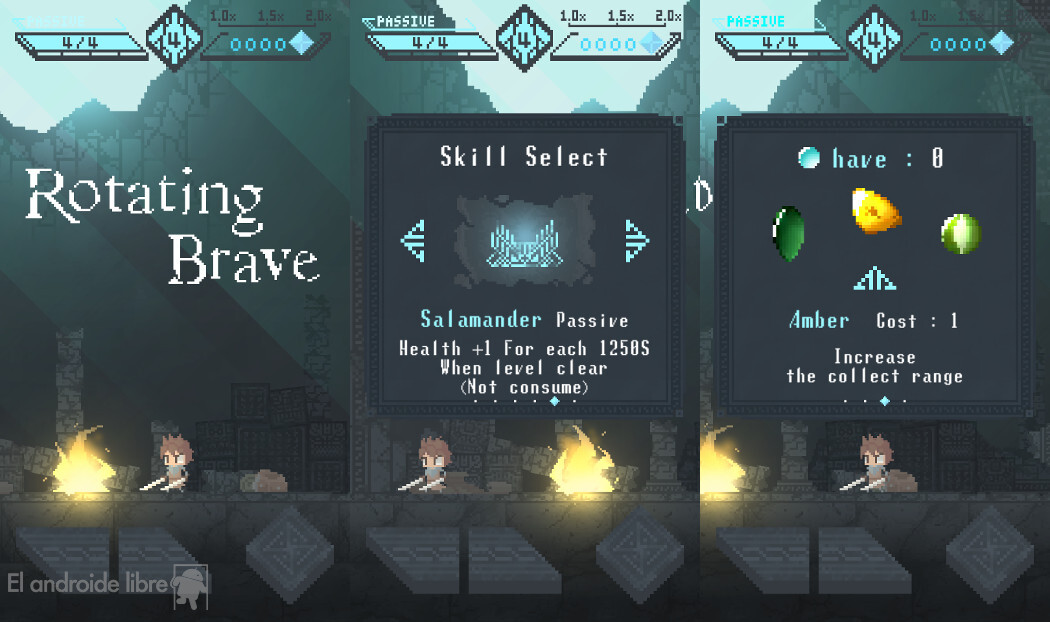The height and width of the screenshot is (622, 1050).
Task: Pick the striped light green gem
Action: click(960, 233)
